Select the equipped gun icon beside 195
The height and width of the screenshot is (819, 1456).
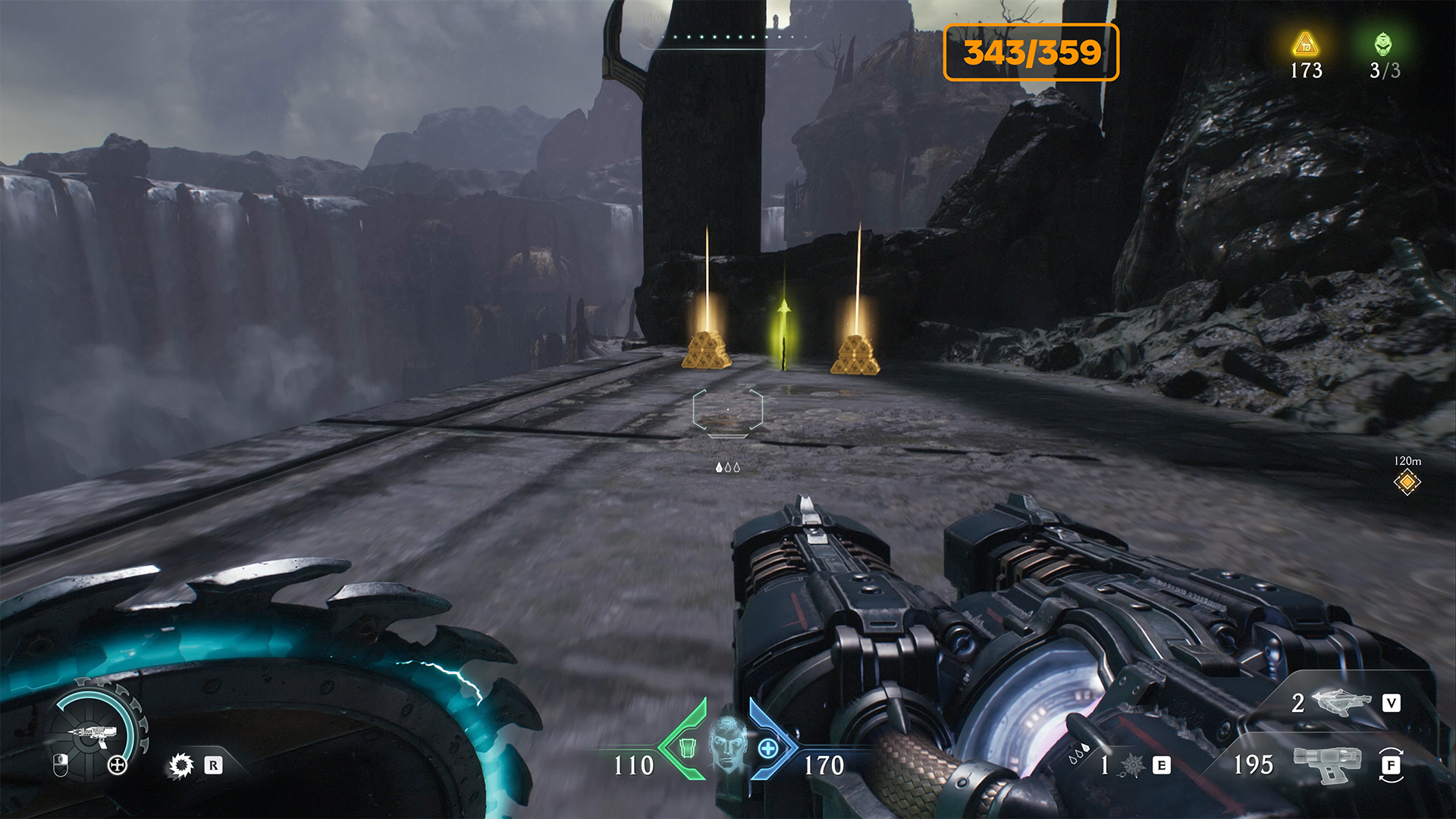coord(1327,764)
